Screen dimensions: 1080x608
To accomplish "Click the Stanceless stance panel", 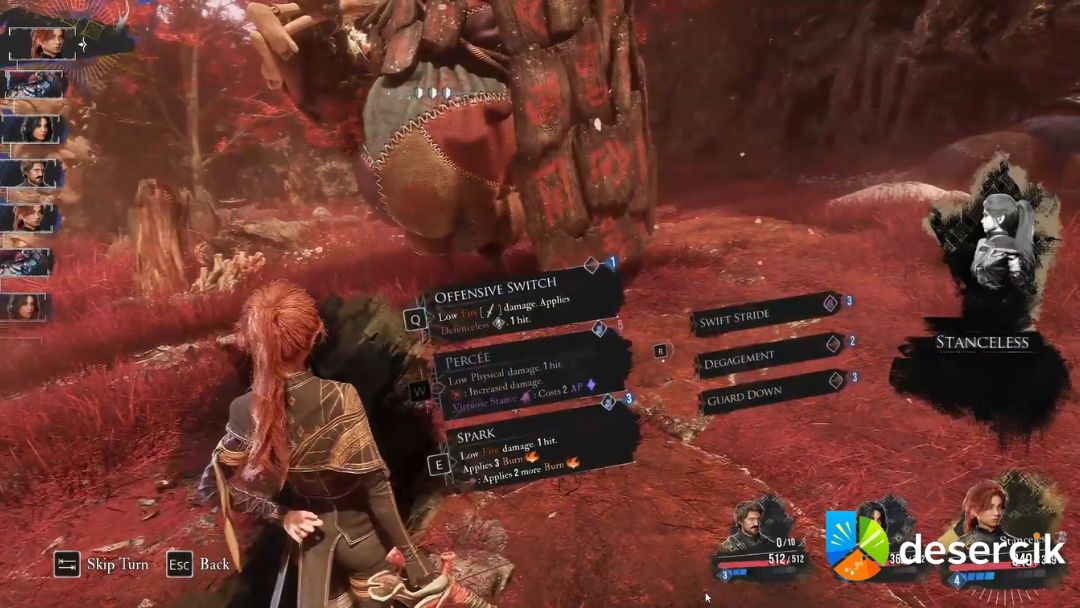I will pyautogui.click(x=982, y=342).
